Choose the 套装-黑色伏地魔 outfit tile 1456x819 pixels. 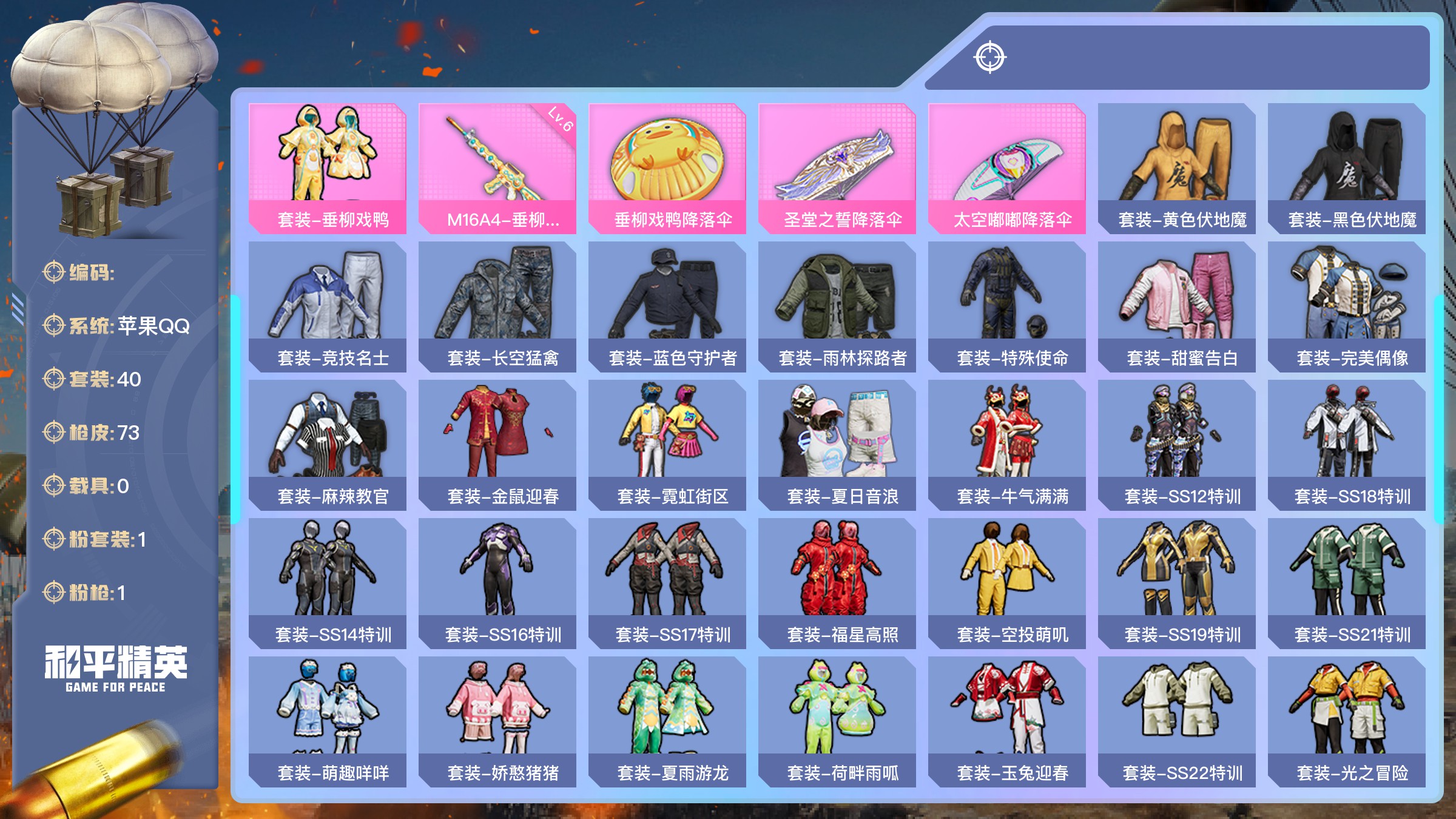tap(1347, 168)
